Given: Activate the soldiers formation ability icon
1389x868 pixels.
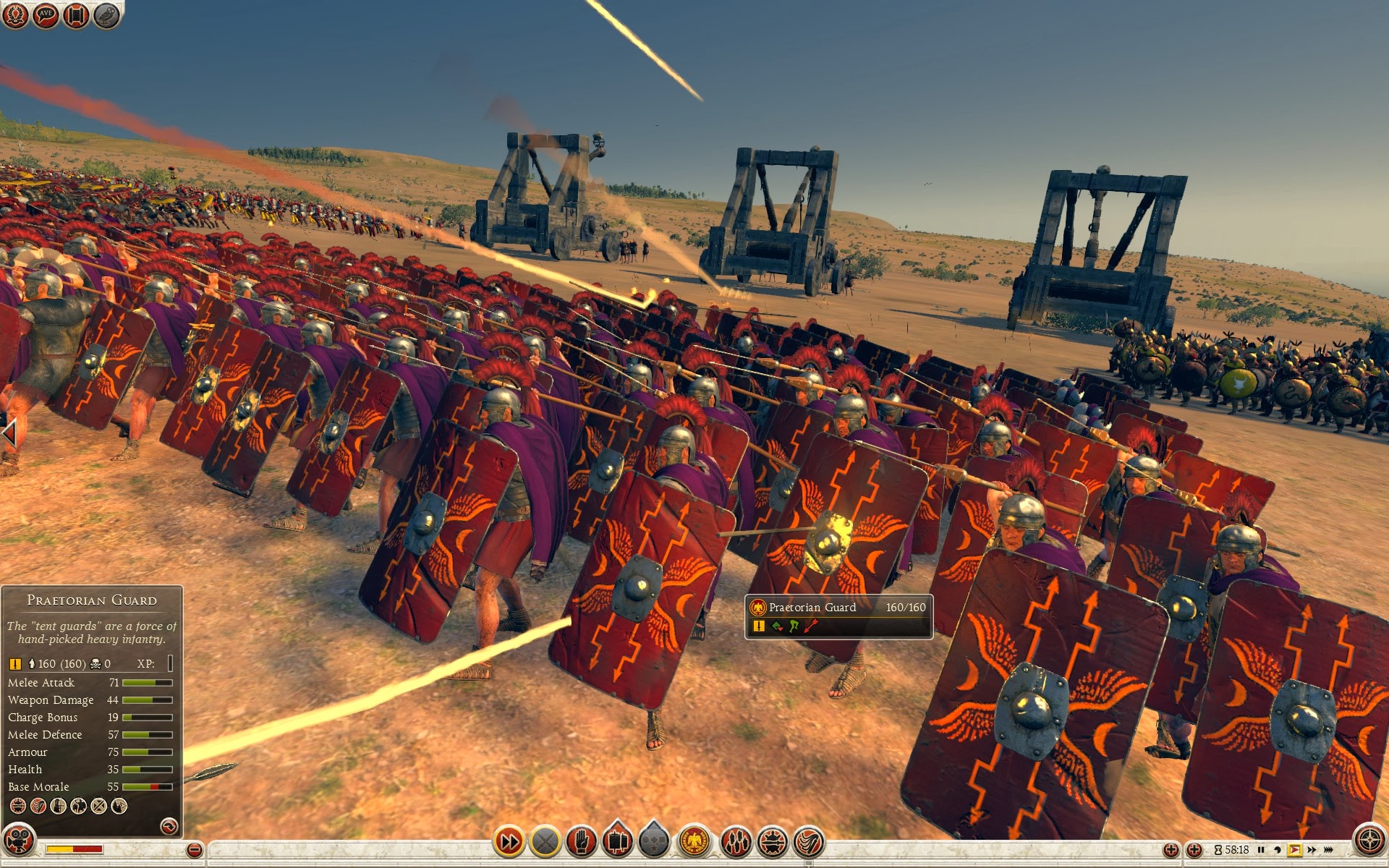Looking at the screenshot, I should (x=736, y=841).
